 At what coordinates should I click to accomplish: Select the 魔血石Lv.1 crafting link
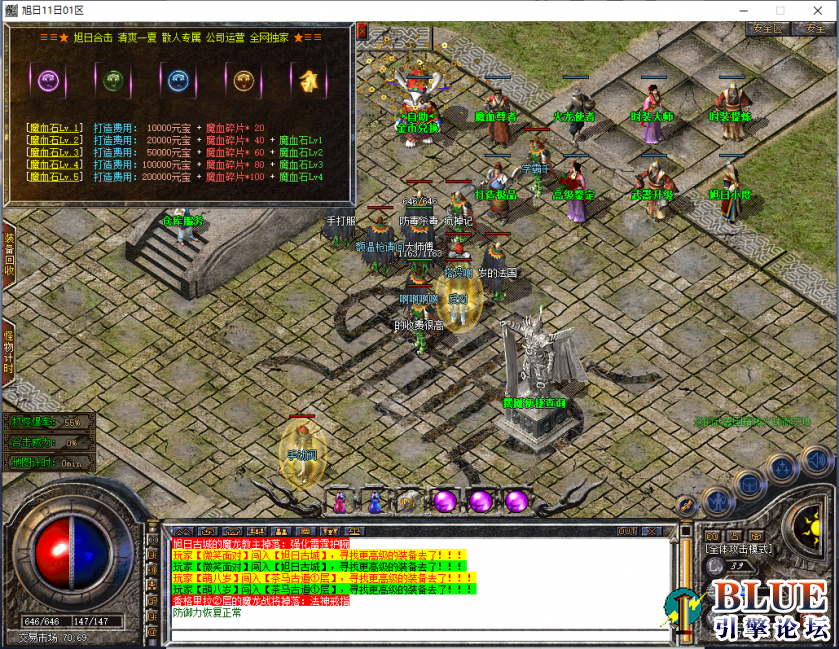pyautogui.click(x=54, y=128)
